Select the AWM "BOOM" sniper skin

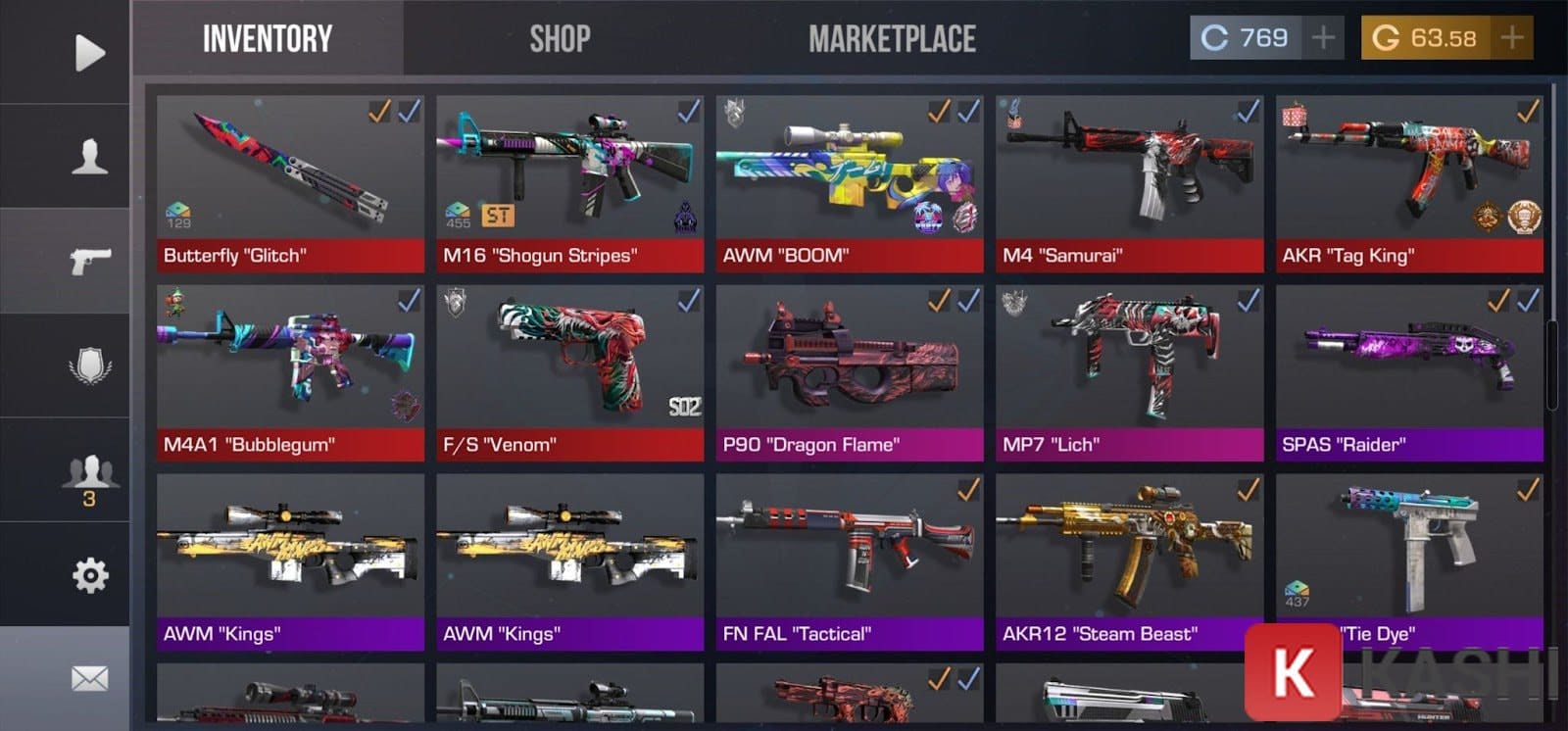pyautogui.click(x=849, y=183)
